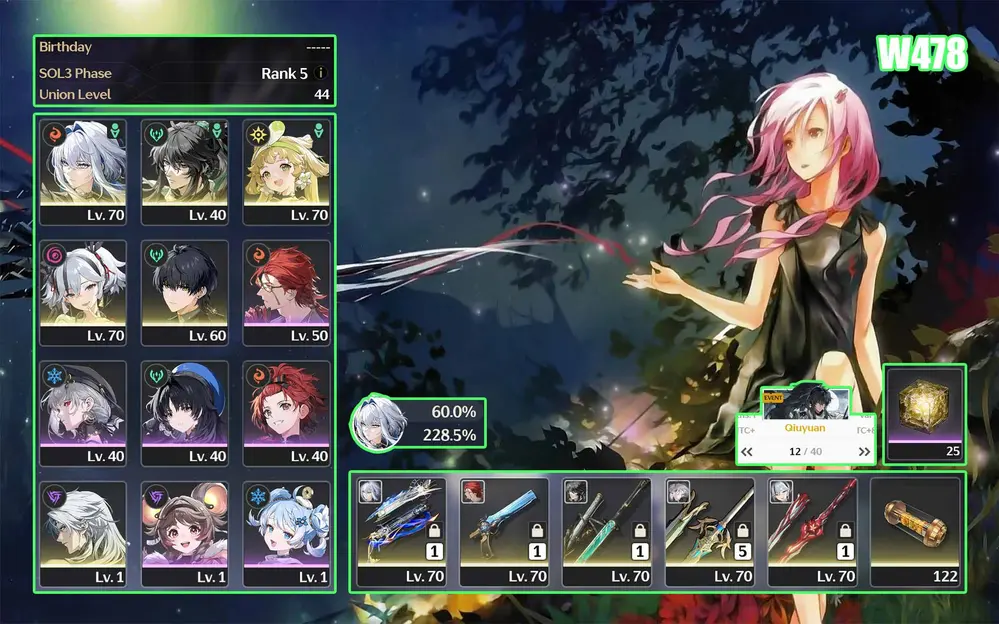
Task: Go to the next banner with the right double arrow
Action: 865,452
